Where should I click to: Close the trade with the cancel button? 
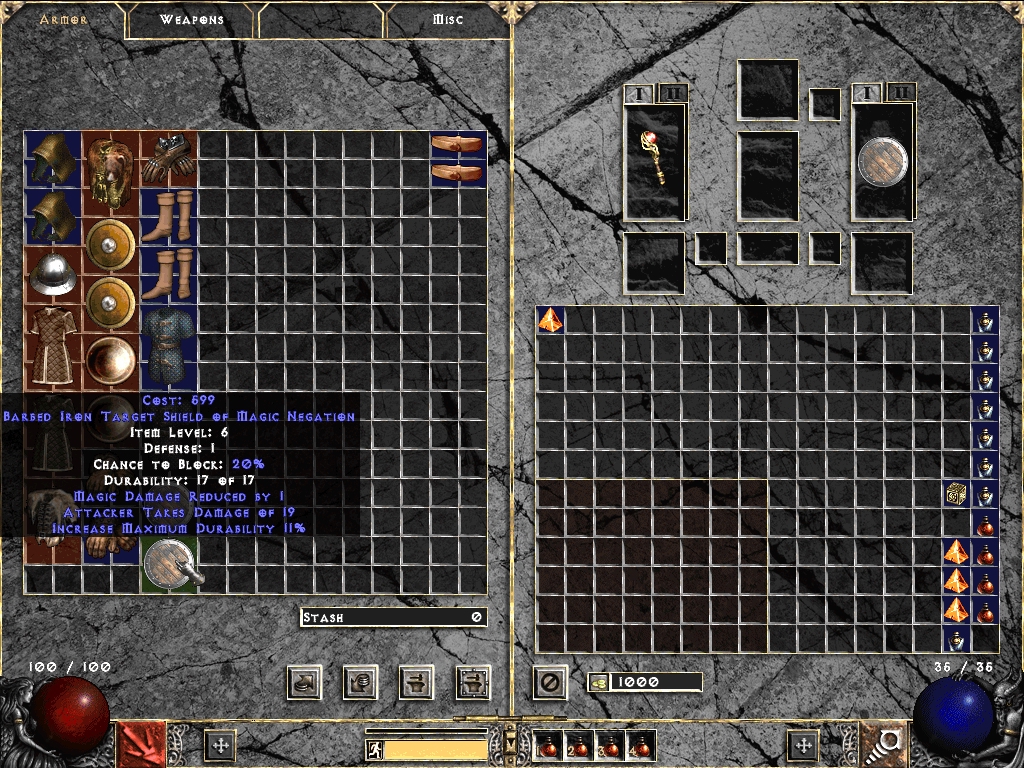(x=549, y=683)
